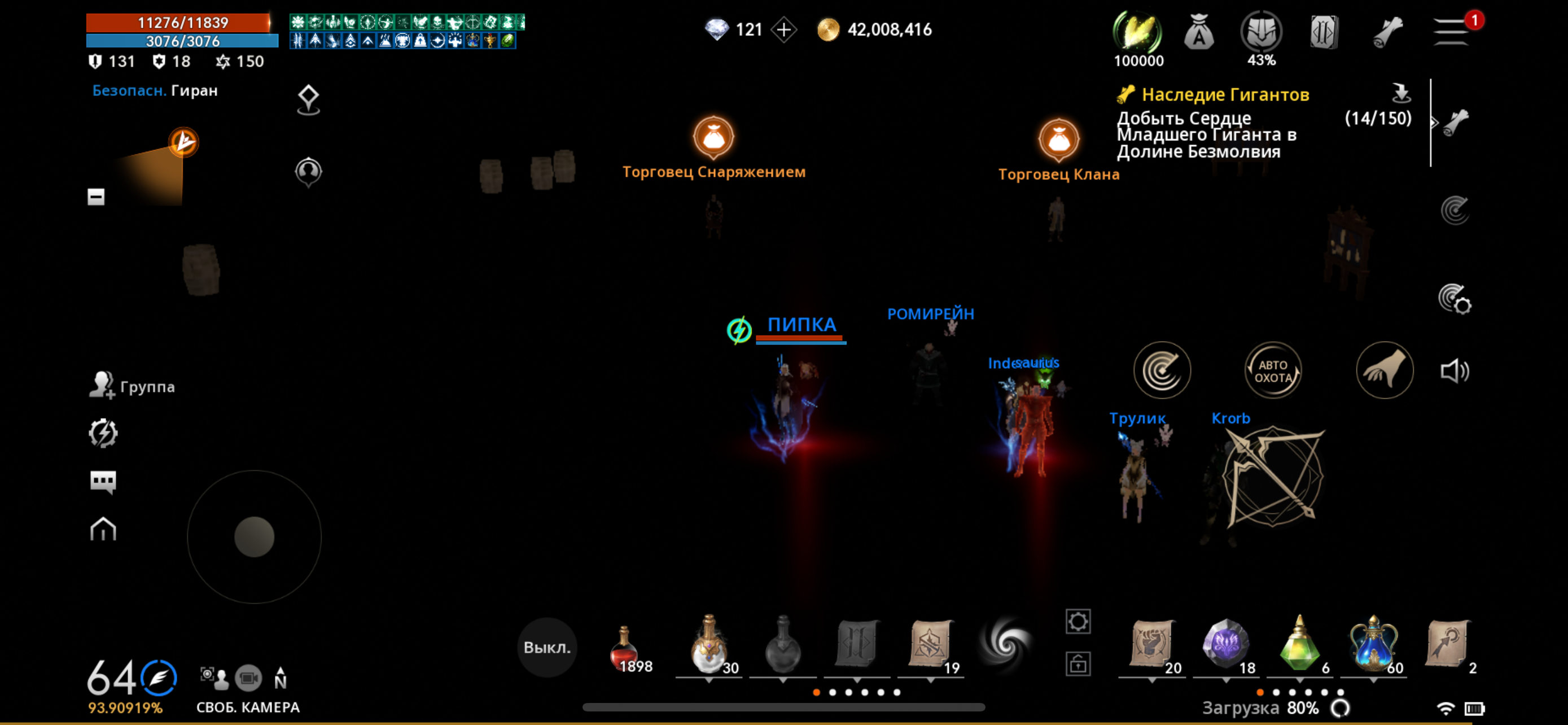The image size is (1568, 725).
Task: Use the green crystal item slot
Action: coord(1299,644)
